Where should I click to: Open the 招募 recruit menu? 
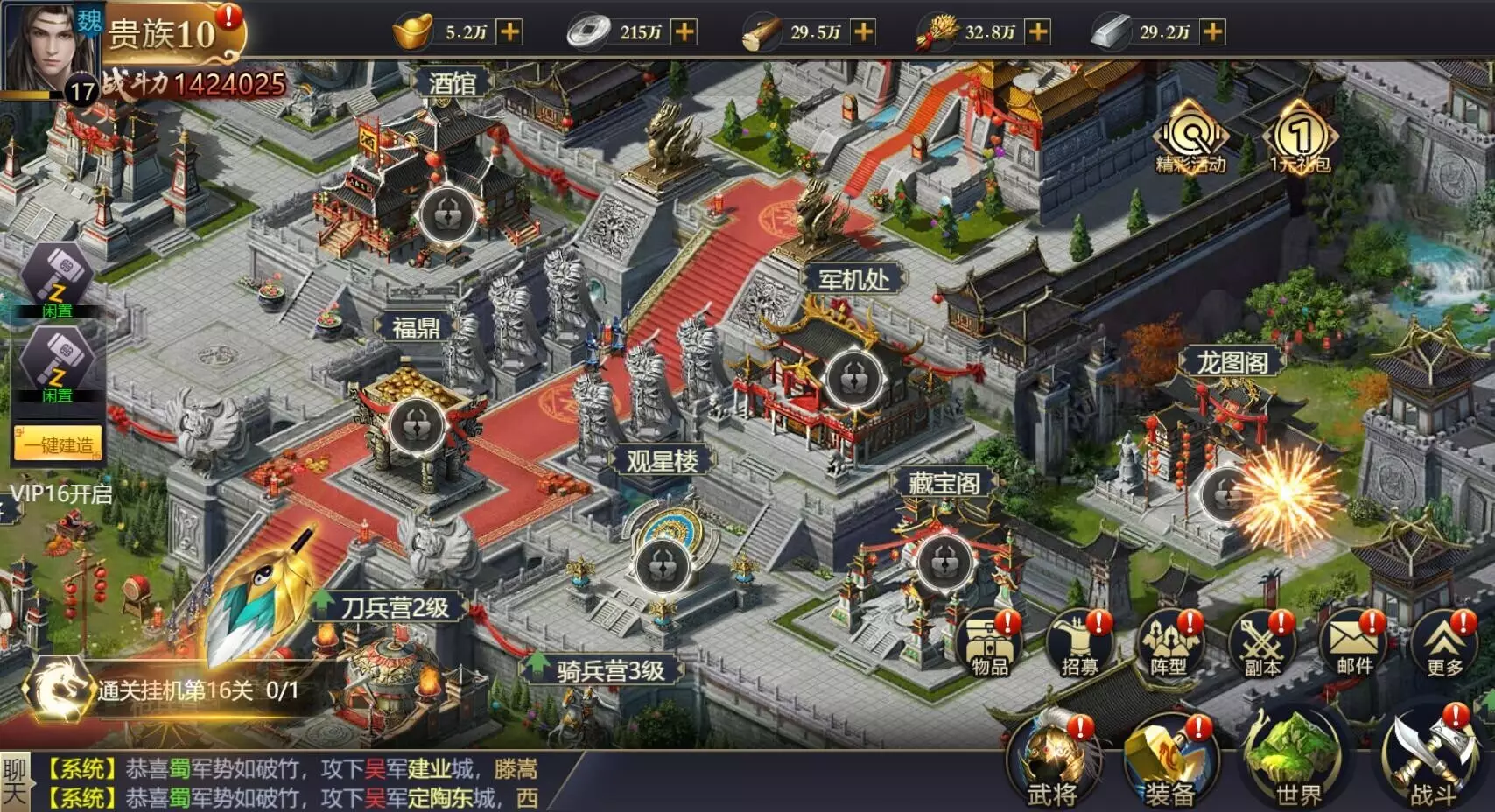tap(1080, 646)
